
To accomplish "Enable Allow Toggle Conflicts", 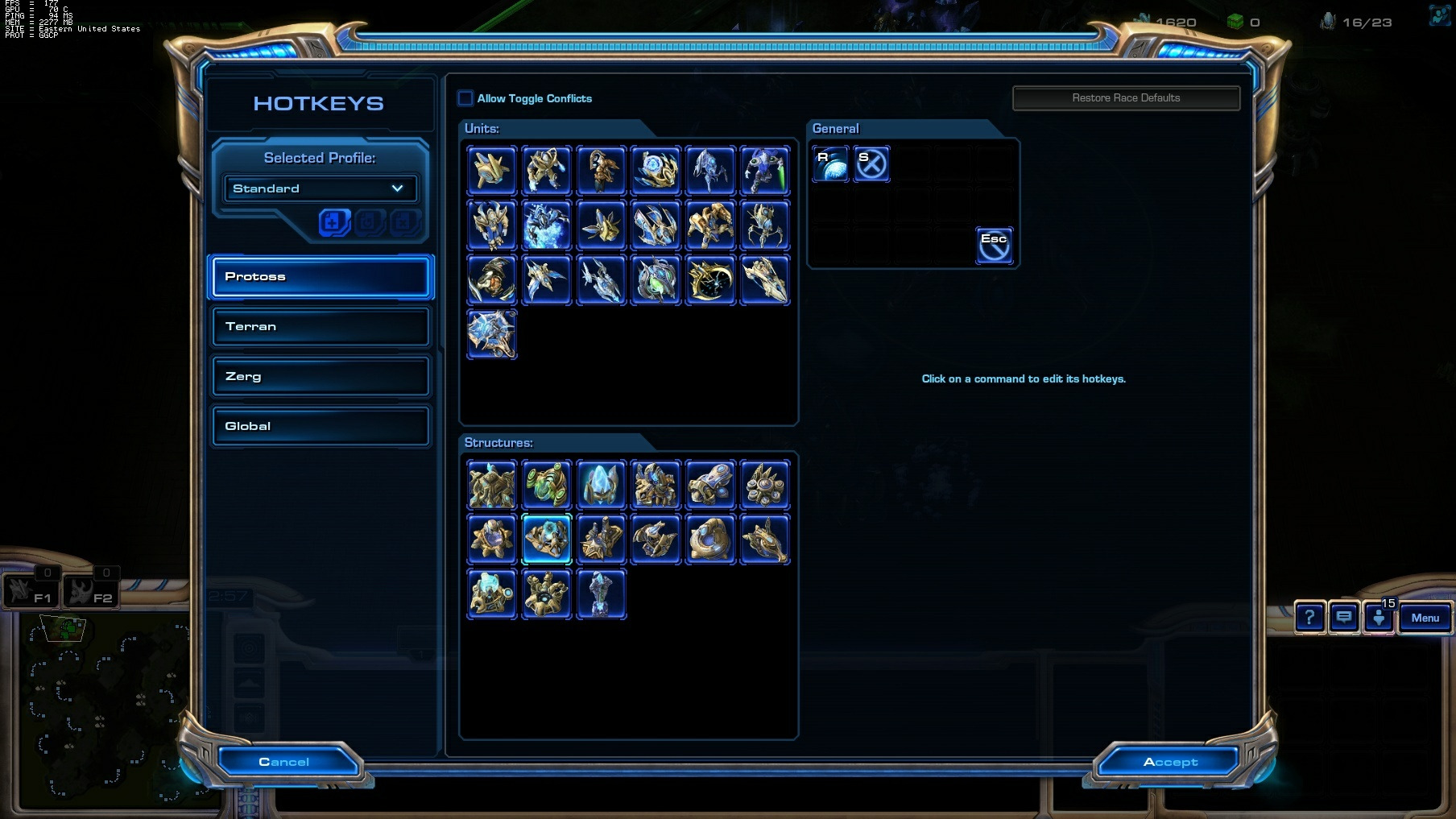I will pyautogui.click(x=465, y=97).
